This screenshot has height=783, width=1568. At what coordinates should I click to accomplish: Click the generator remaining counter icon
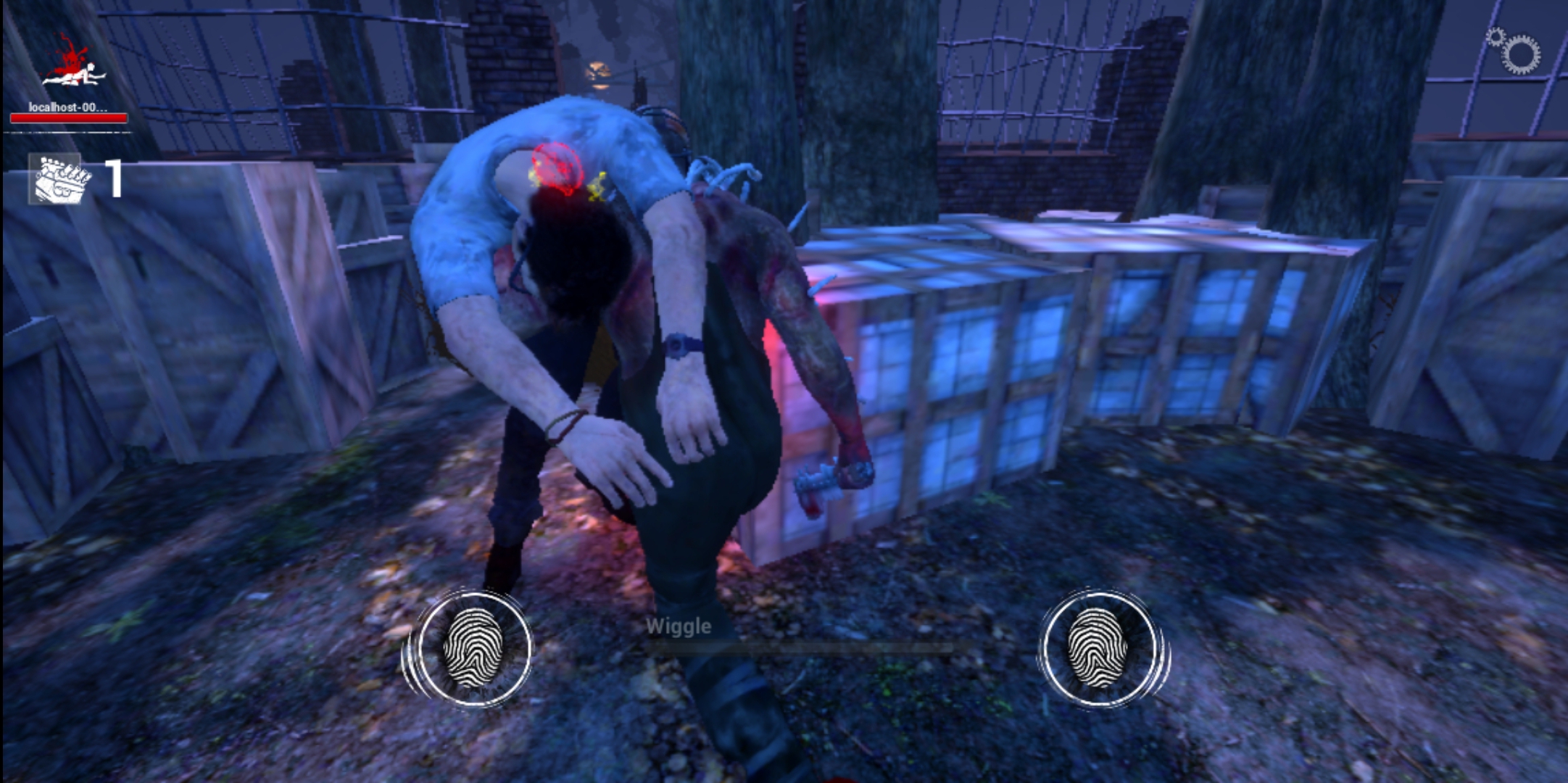[x=62, y=178]
